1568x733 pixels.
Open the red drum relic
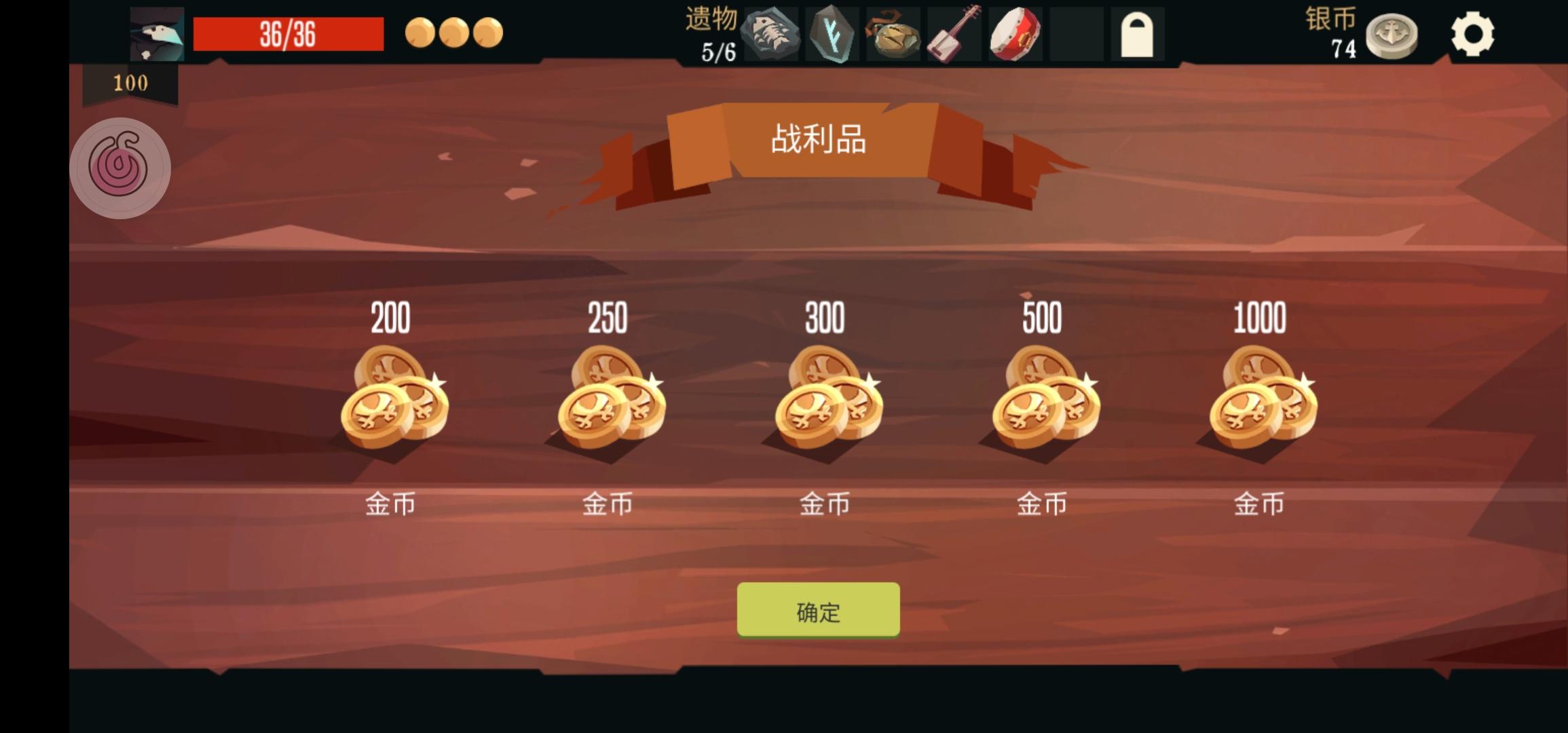1013,33
